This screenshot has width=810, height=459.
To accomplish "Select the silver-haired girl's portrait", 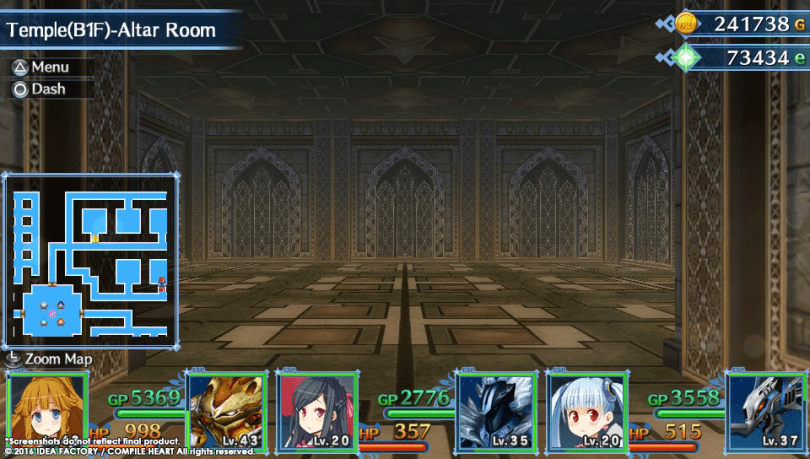I will [586, 410].
